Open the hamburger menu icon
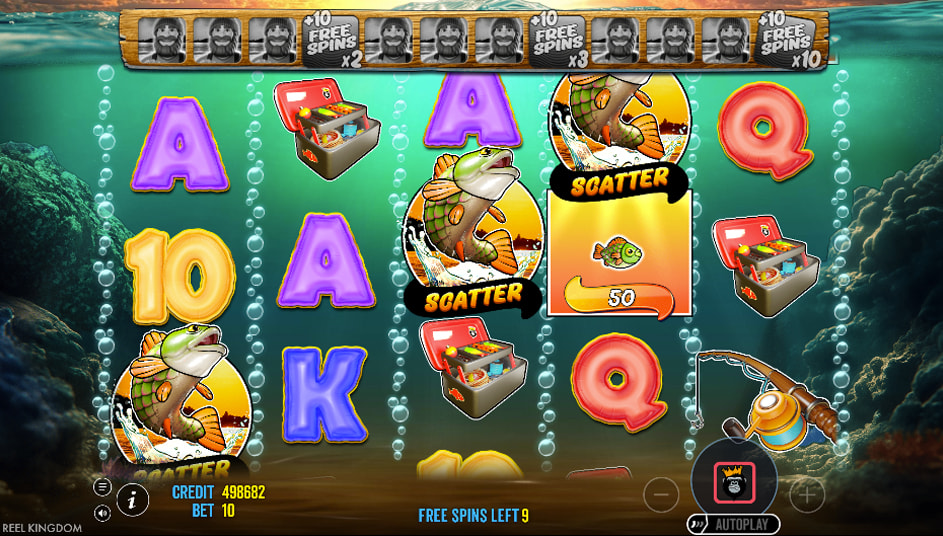This screenshot has height=536, width=943. tap(102, 487)
